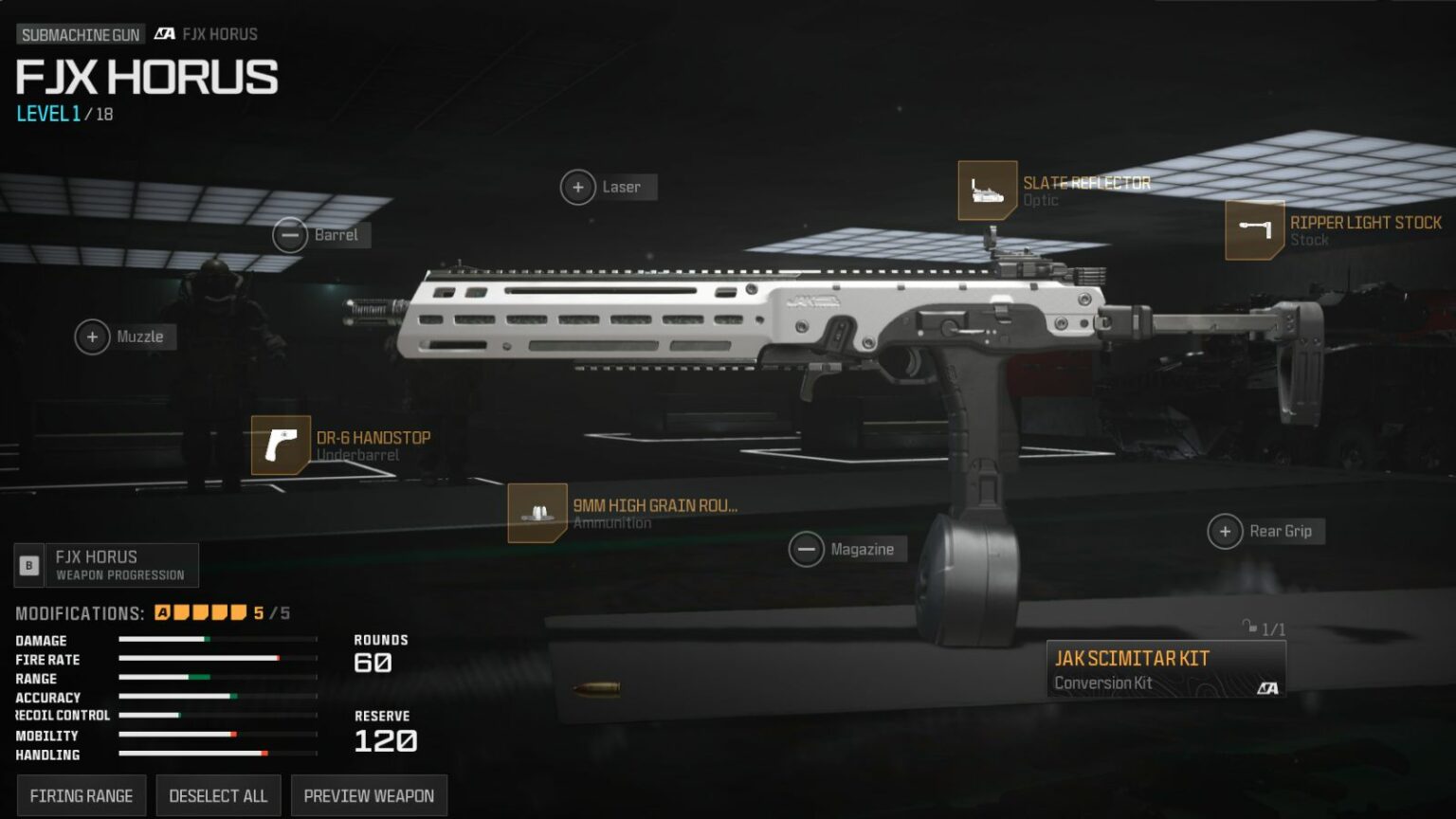Open Preview Weapon view
The width and height of the screenshot is (1456, 819).
[369, 795]
